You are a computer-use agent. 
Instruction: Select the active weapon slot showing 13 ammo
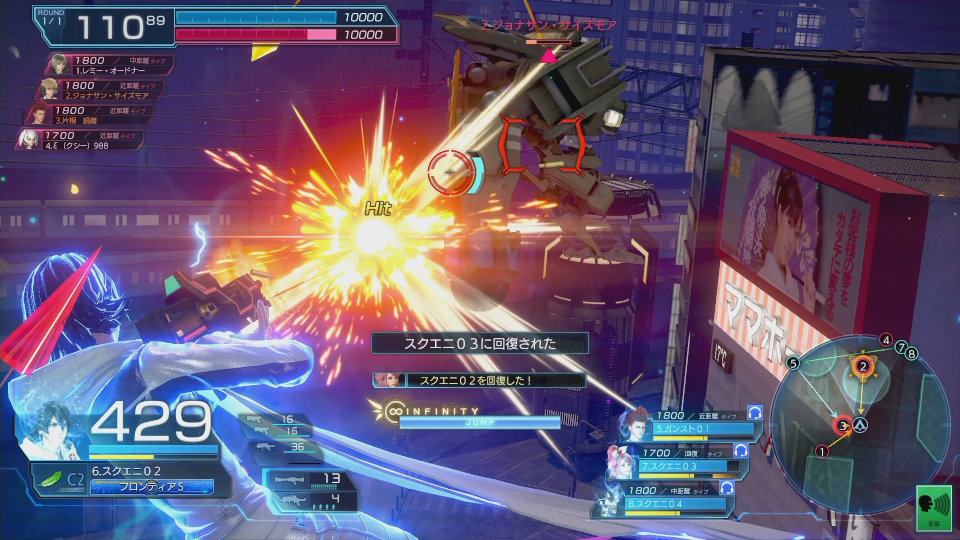point(310,479)
